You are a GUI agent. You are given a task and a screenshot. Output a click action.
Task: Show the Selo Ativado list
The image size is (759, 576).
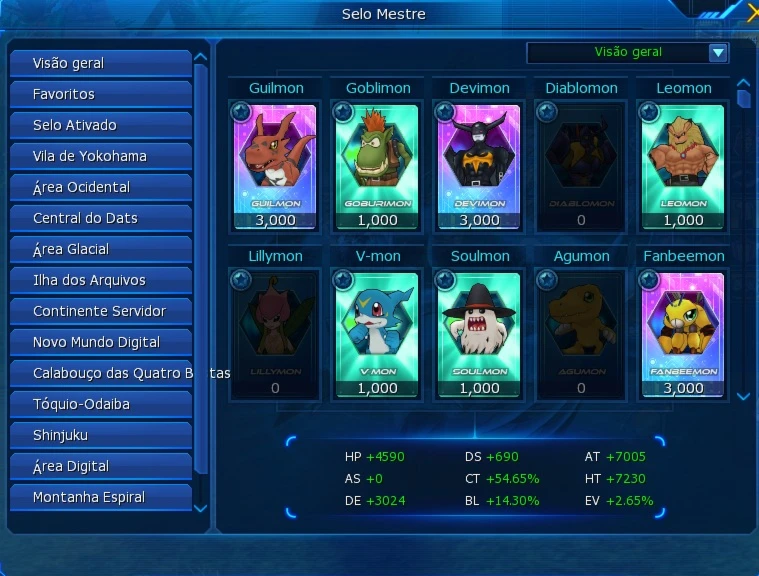[100, 125]
